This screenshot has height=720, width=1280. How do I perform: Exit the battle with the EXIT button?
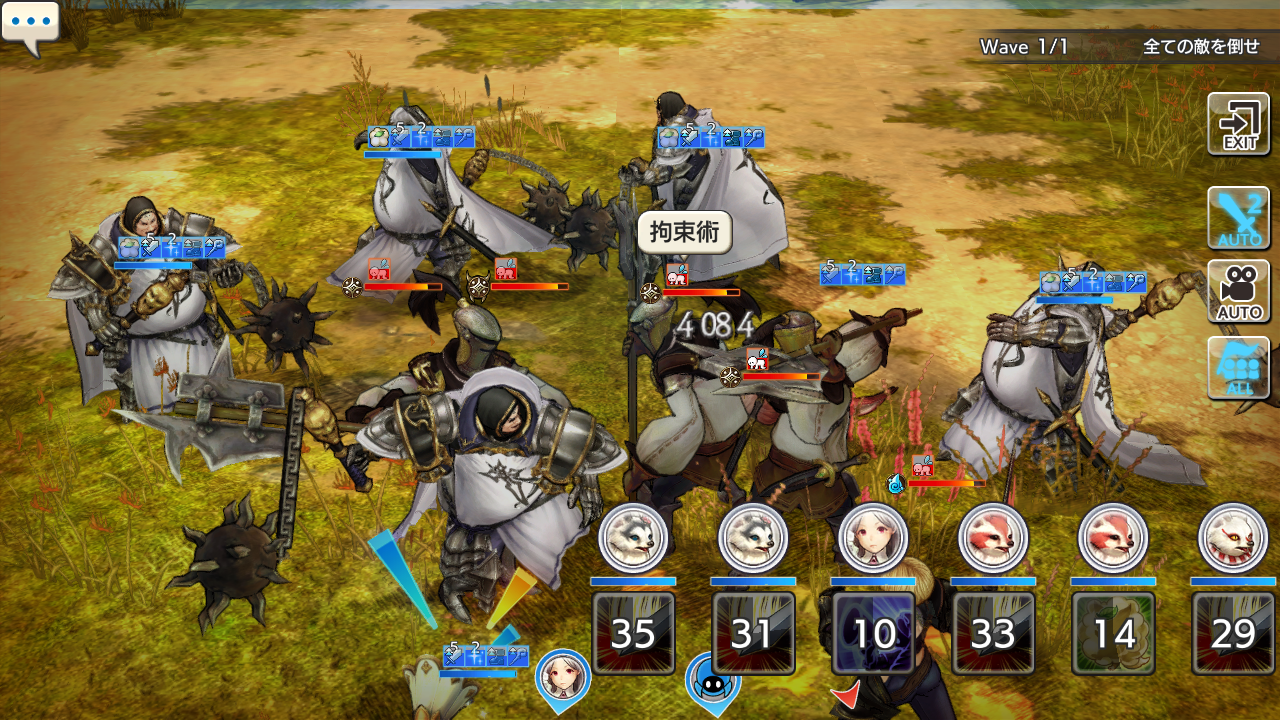tap(1238, 124)
